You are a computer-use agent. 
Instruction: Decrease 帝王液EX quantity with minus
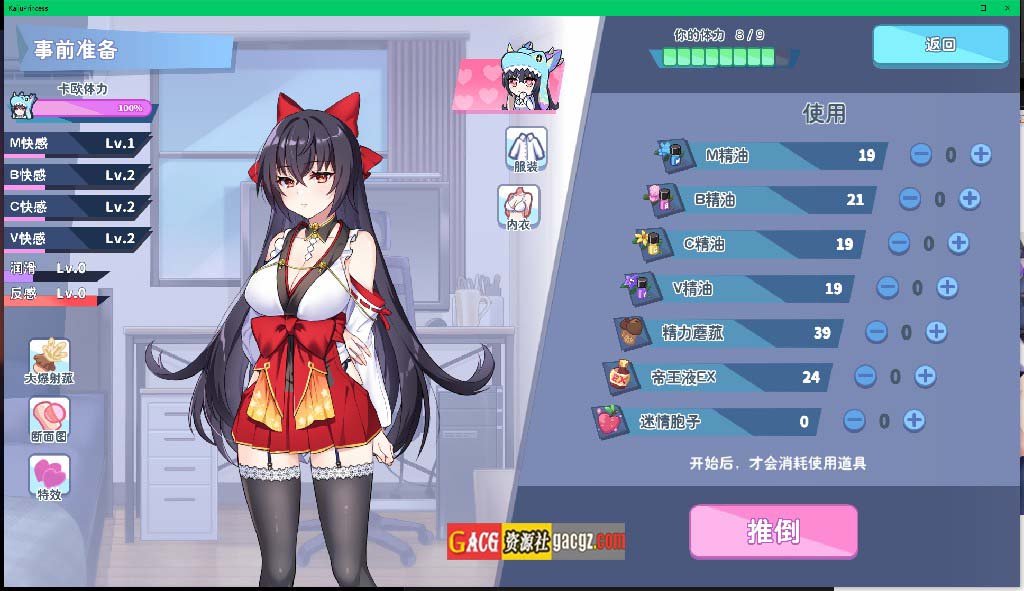point(865,376)
